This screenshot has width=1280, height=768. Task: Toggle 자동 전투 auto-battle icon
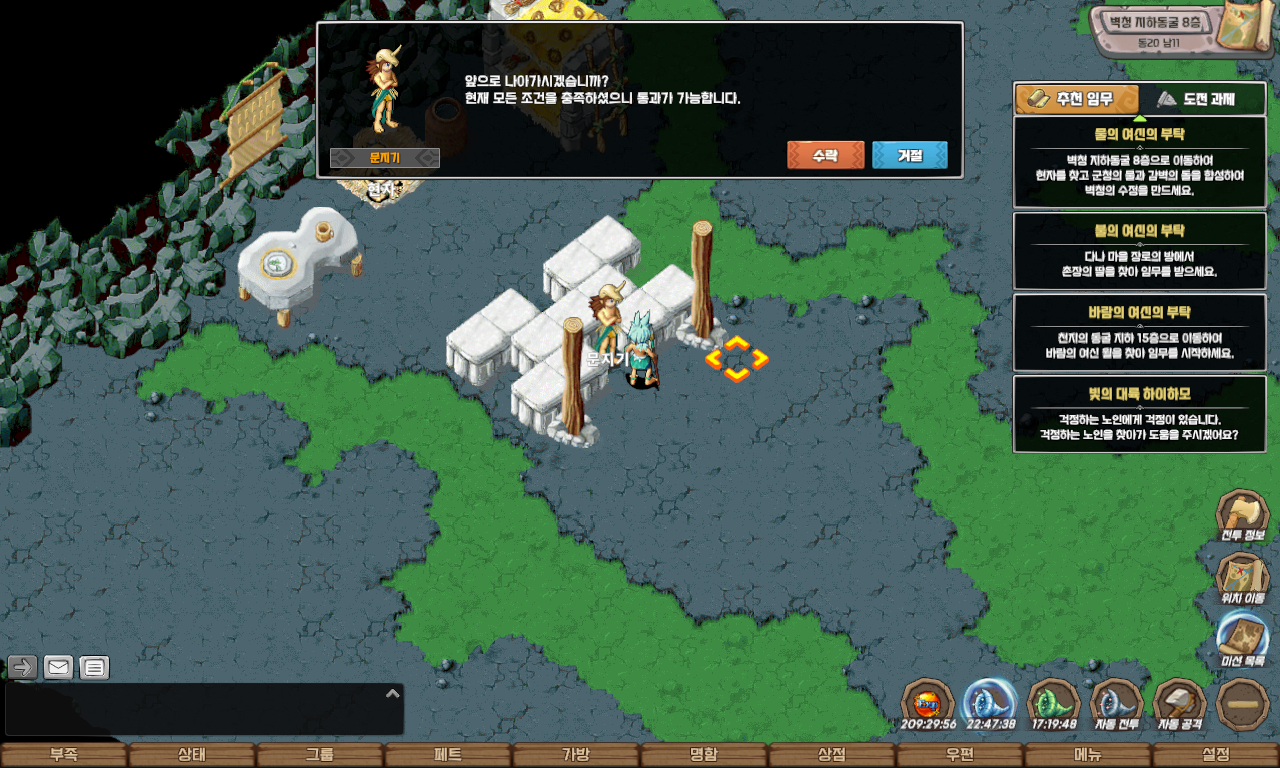coord(1116,704)
